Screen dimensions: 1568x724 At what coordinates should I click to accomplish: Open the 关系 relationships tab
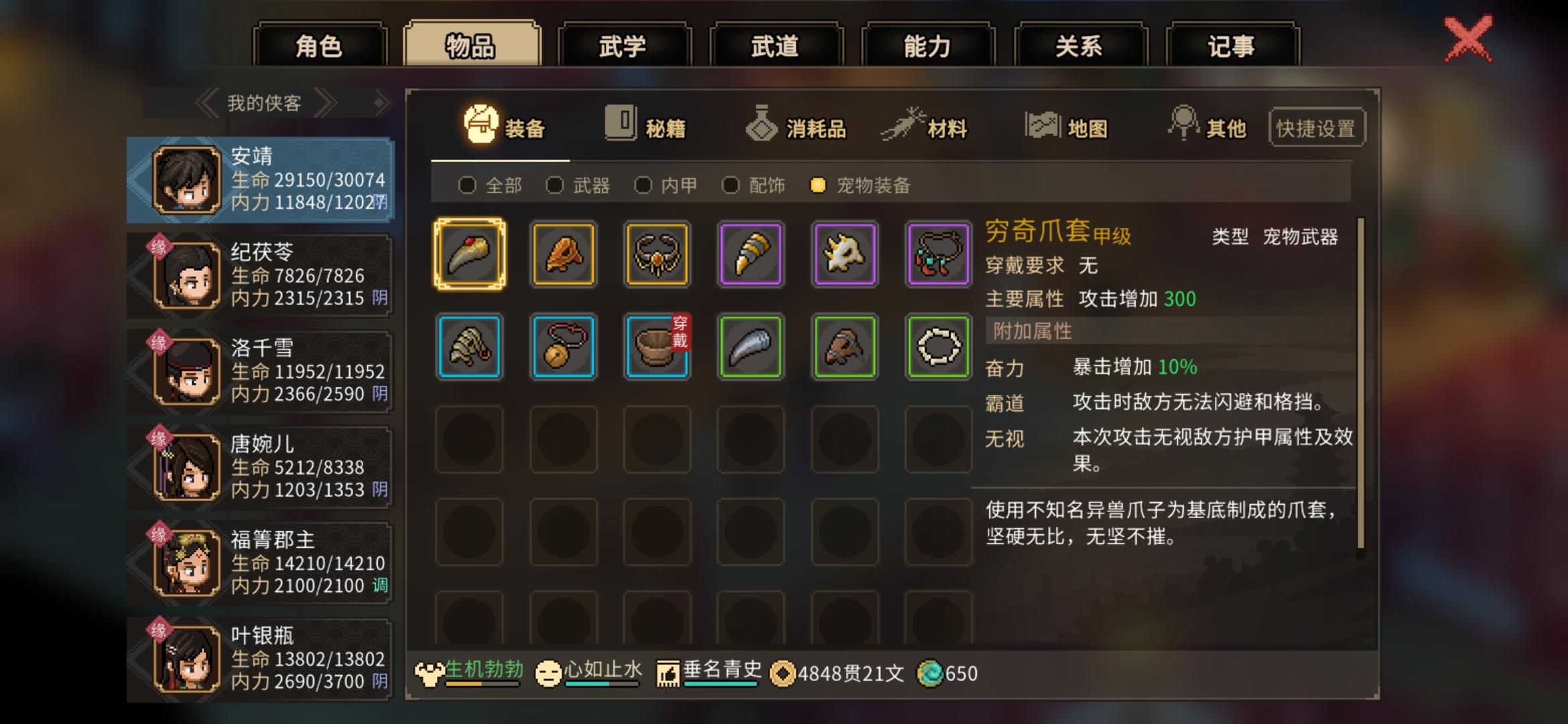click(1079, 46)
